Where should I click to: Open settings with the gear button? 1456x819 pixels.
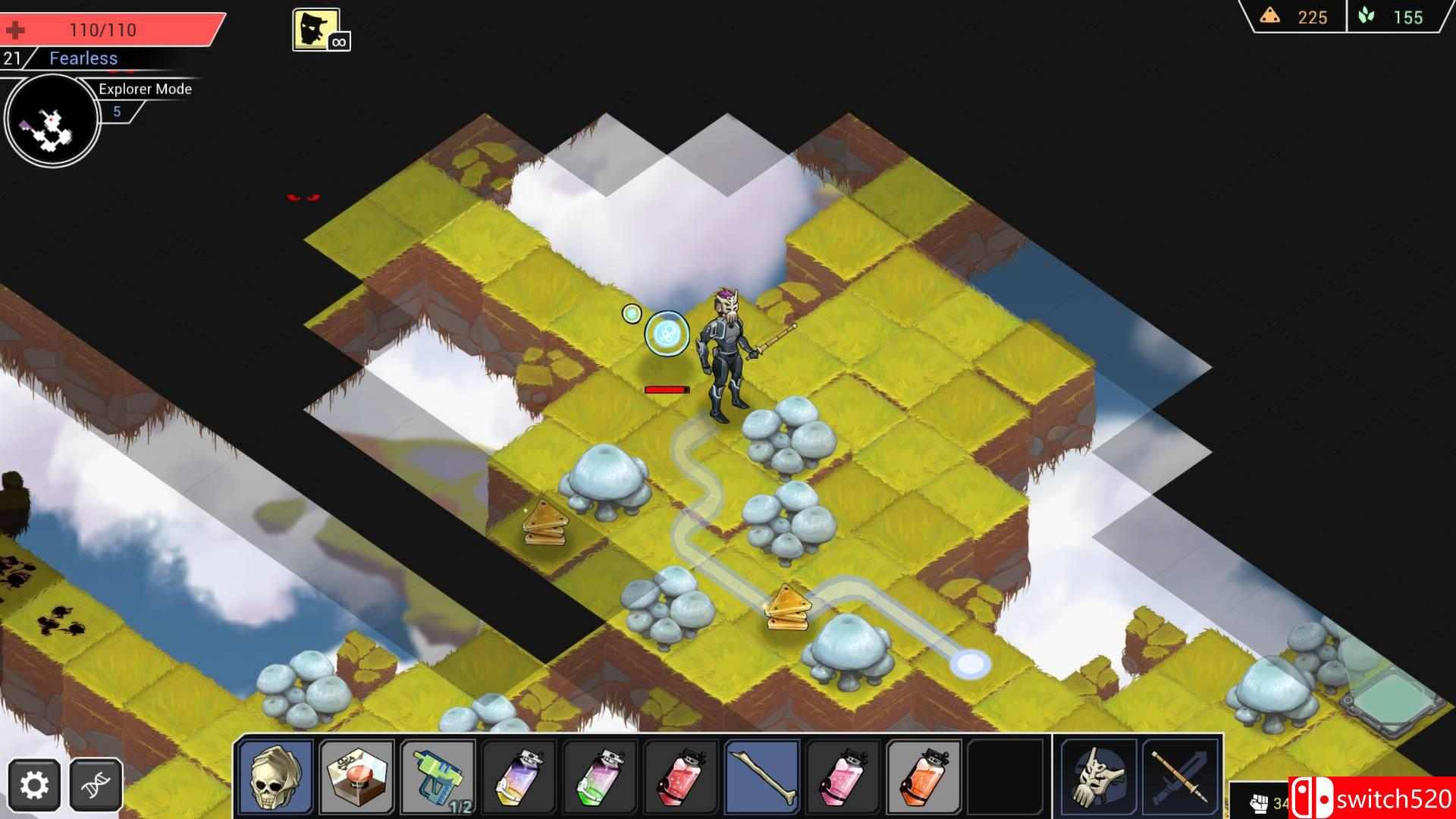33,785
